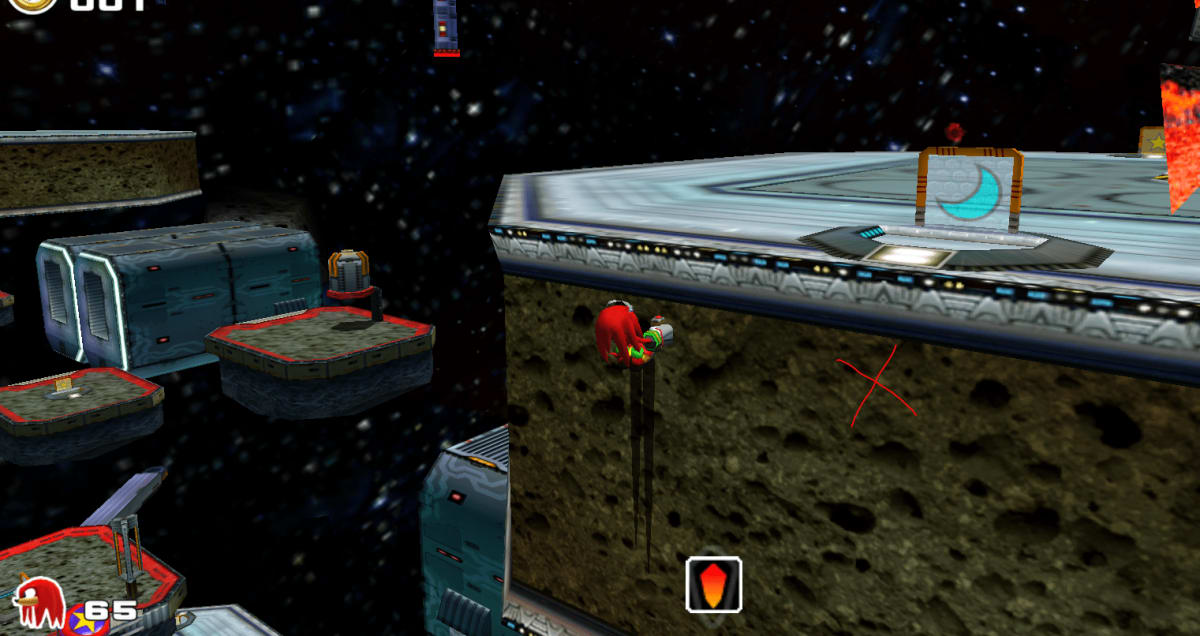Click the red emerald radar indicator
Screen dimensions: 1200x636
click(x=714, y=584)
